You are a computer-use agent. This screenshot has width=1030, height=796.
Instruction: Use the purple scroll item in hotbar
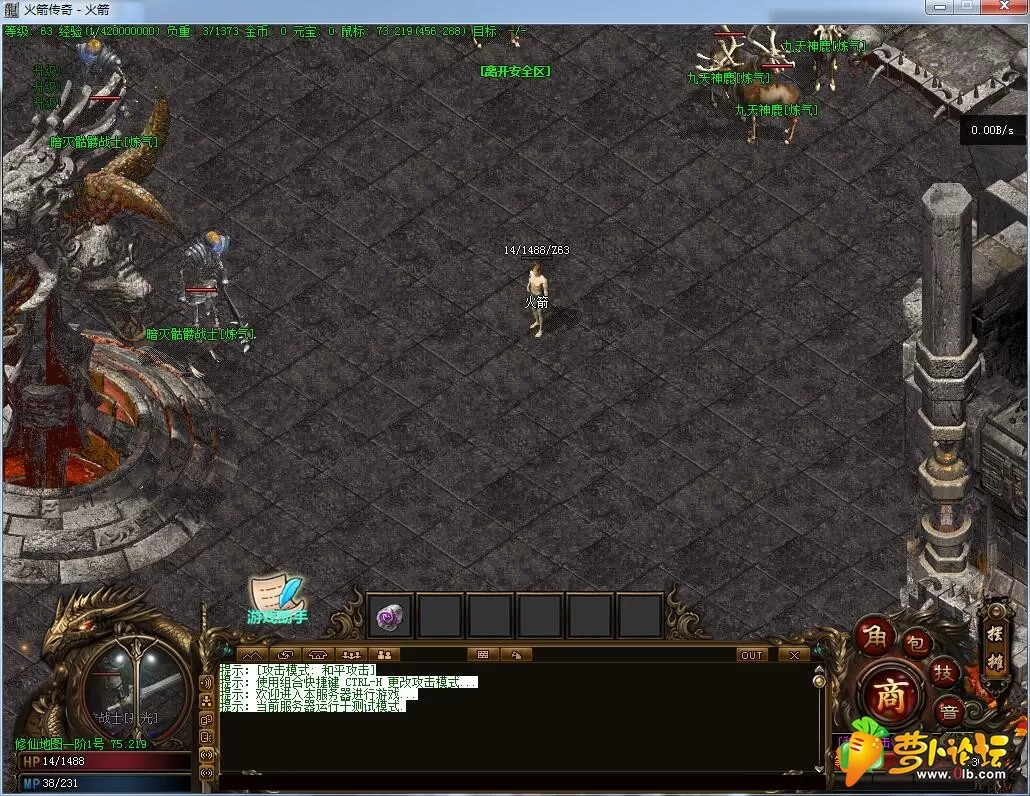point(388,617)
